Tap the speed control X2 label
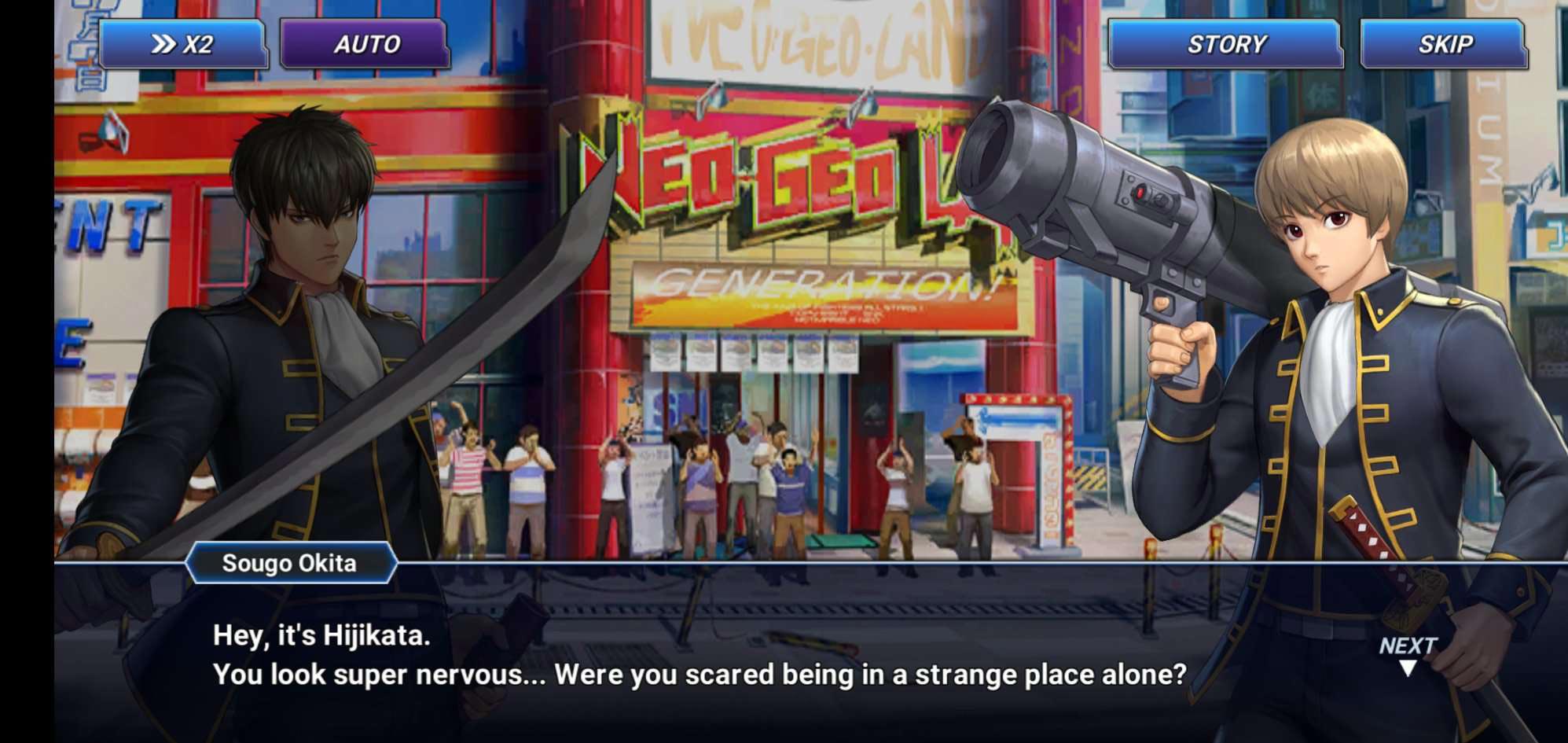 coord(200,45)
